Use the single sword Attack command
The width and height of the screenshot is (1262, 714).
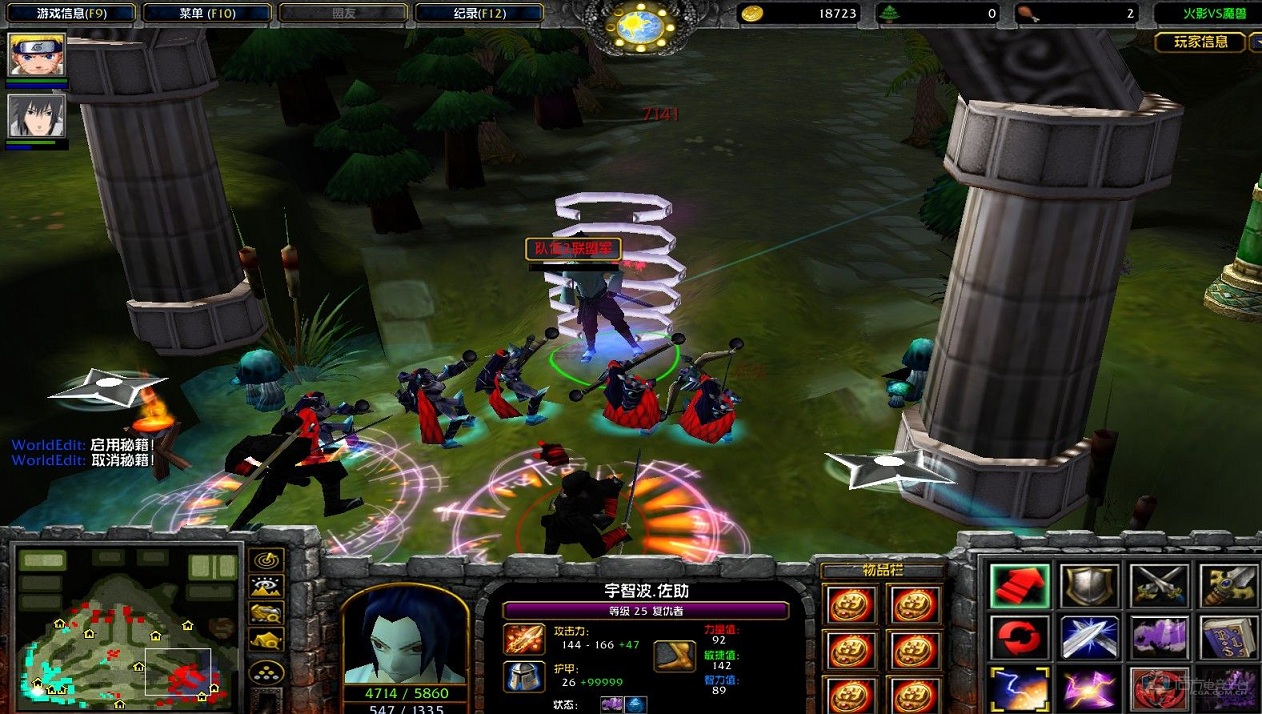click(x=1228, y=586)
